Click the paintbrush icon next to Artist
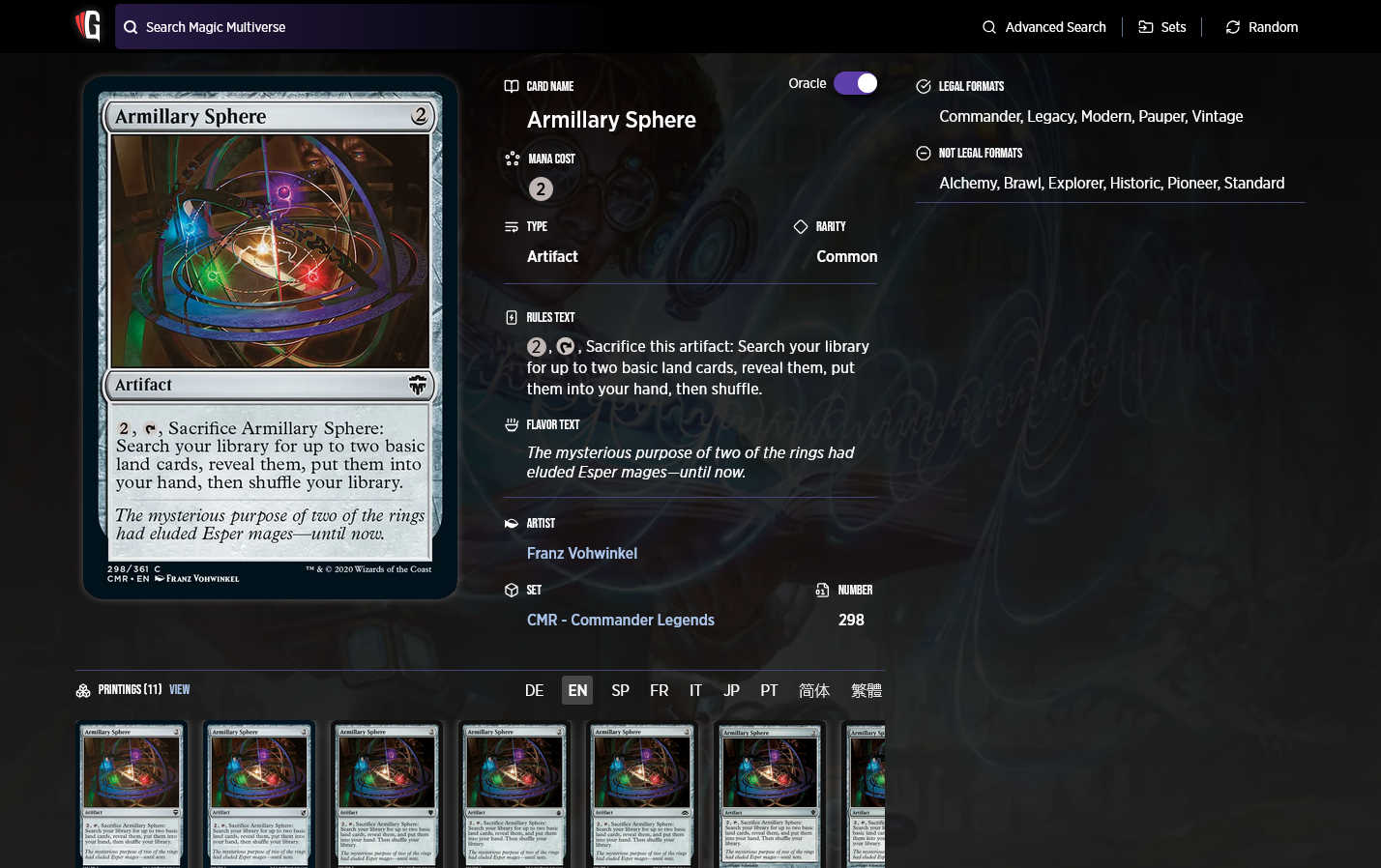The height and width of the screenshot is (868, 1381). 511,523
